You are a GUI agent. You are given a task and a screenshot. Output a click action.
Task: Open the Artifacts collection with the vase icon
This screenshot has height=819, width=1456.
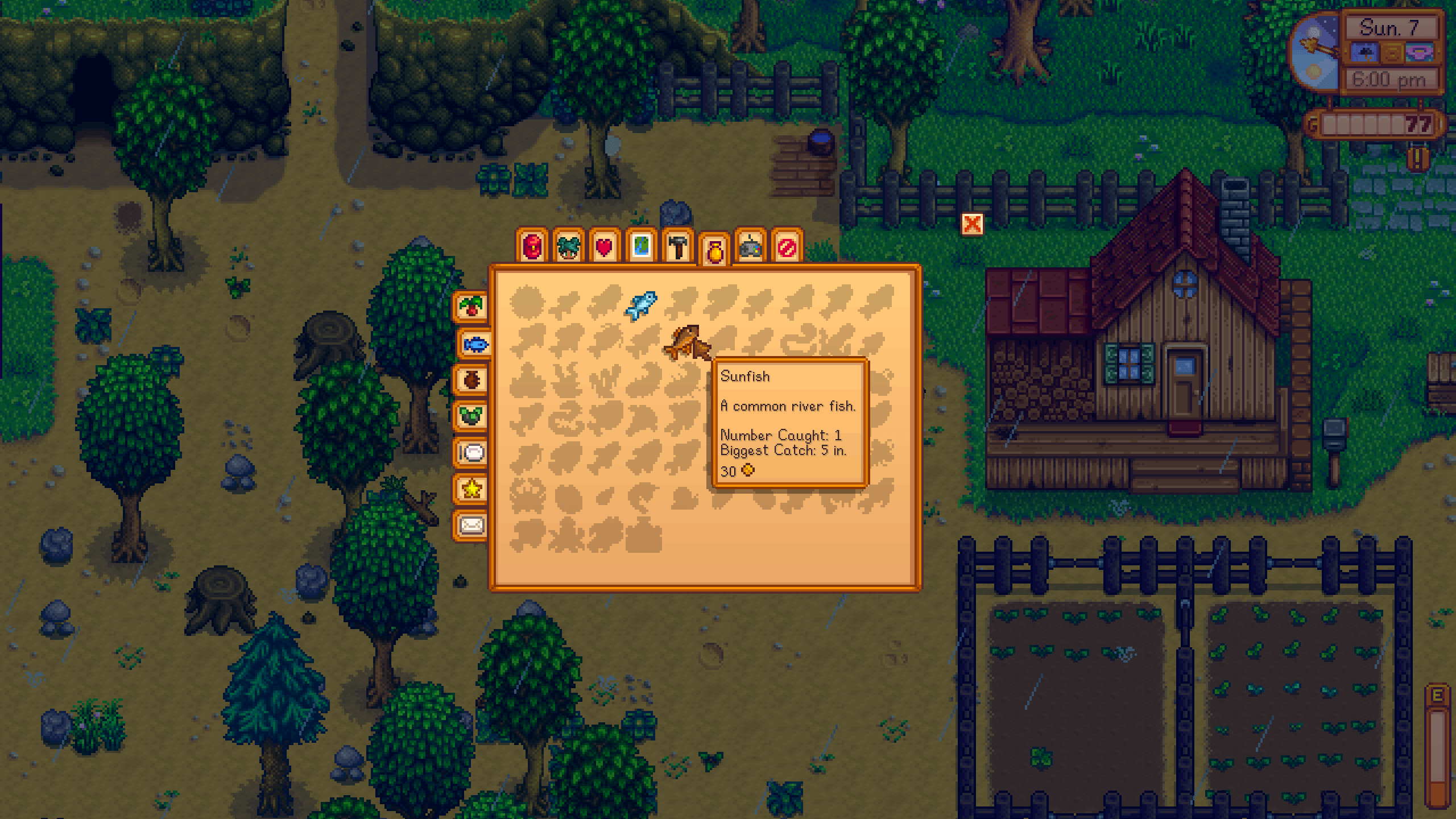click(472, 378)
